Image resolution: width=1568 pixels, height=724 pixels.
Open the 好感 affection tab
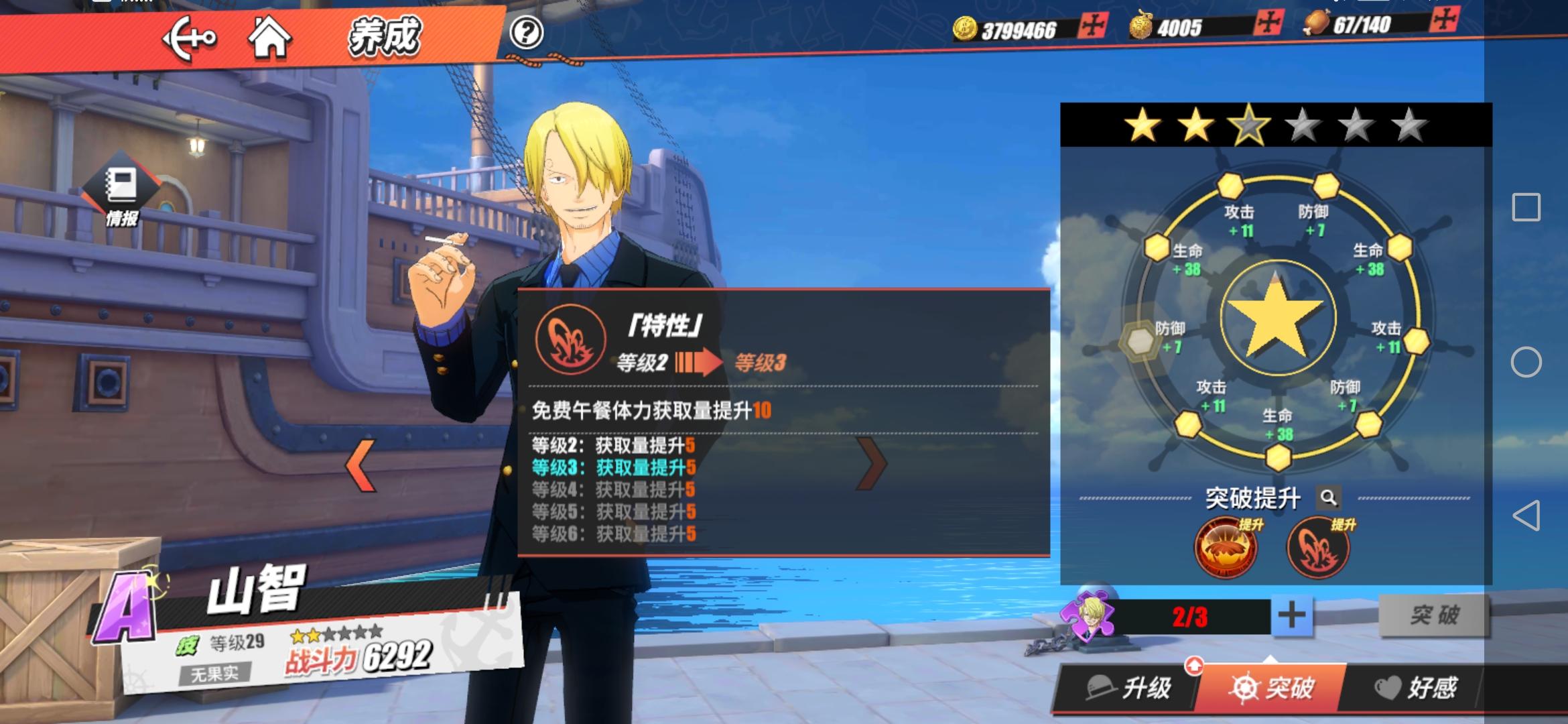tap(1415, 688)
